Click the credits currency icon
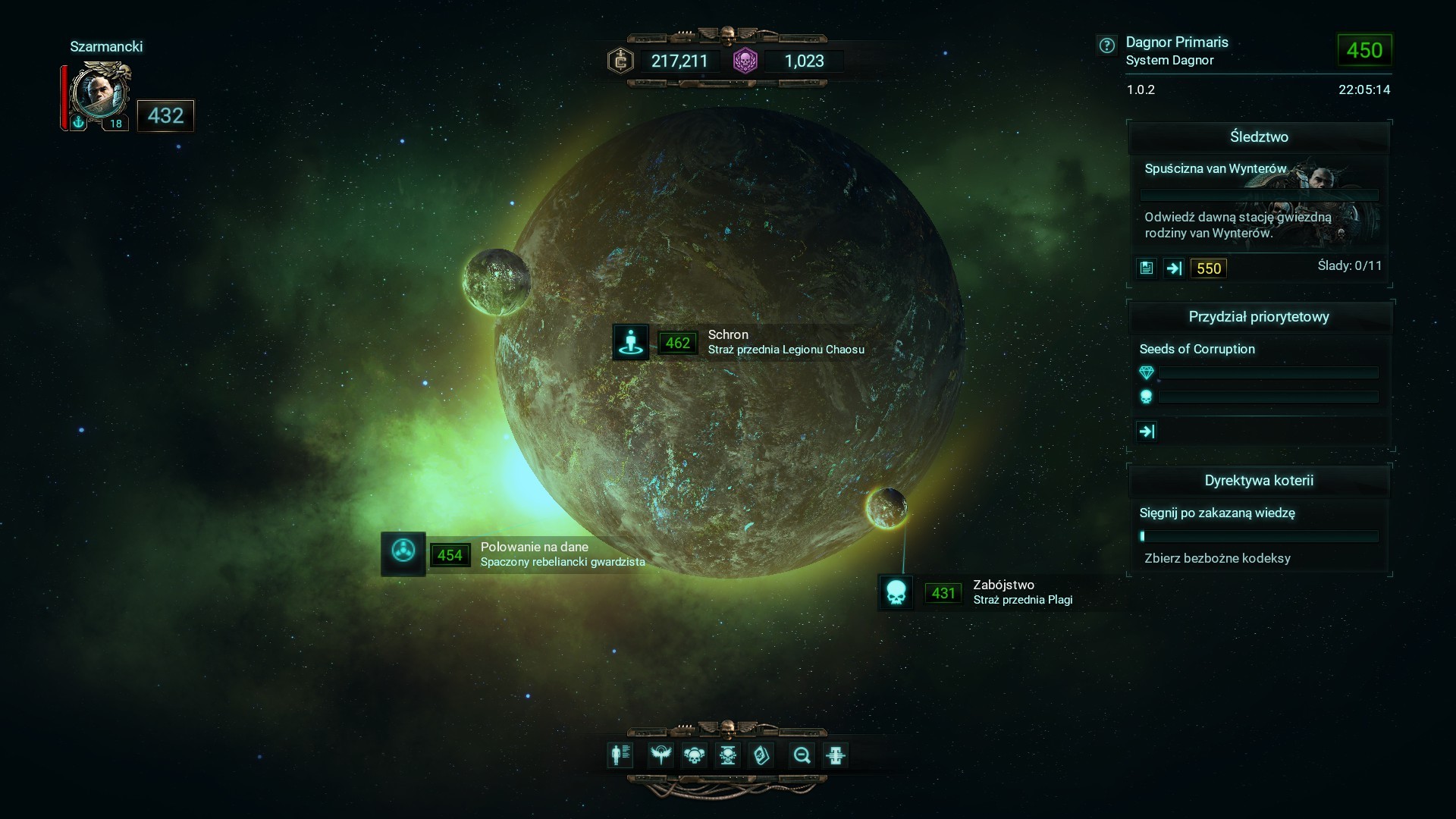This screenshot has width=1456, height=819. point(621,61)
